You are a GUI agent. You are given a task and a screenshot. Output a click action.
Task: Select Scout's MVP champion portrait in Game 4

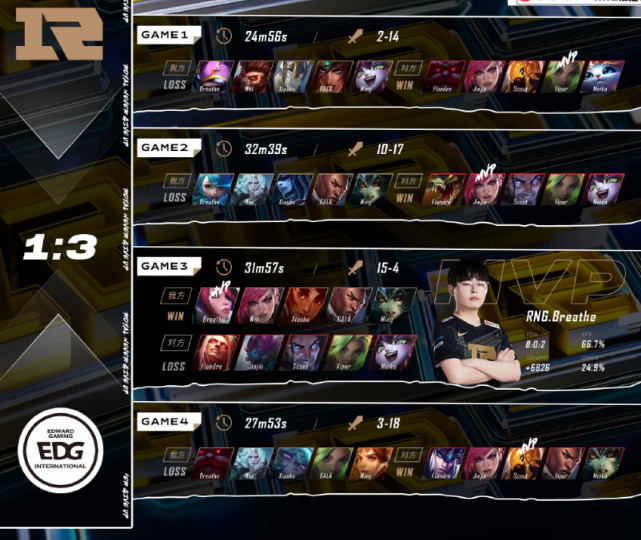(x=522, y=462)
